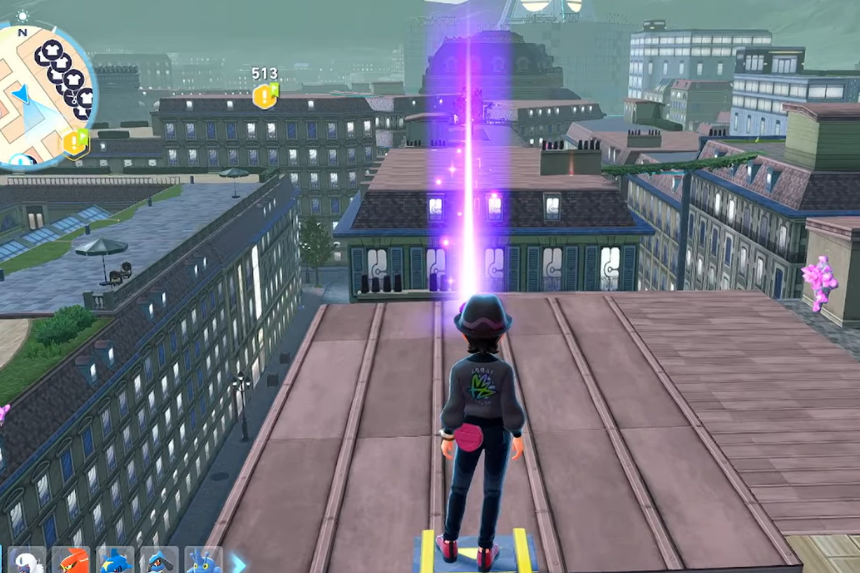This screenshot has width=860, height=573.
Task: Click the blue player arrow on the minimap
Action: (x=20, y=95)
